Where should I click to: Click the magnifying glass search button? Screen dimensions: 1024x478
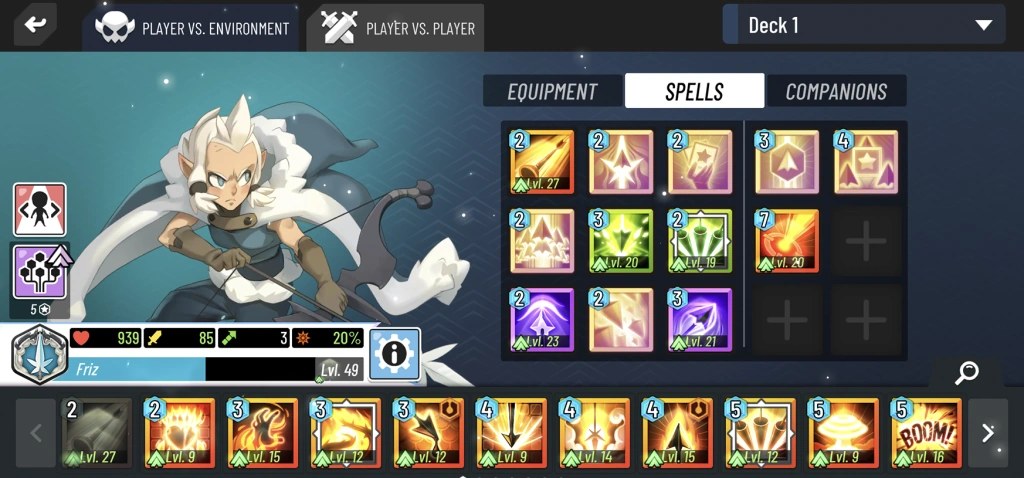(x=966, y=373)
